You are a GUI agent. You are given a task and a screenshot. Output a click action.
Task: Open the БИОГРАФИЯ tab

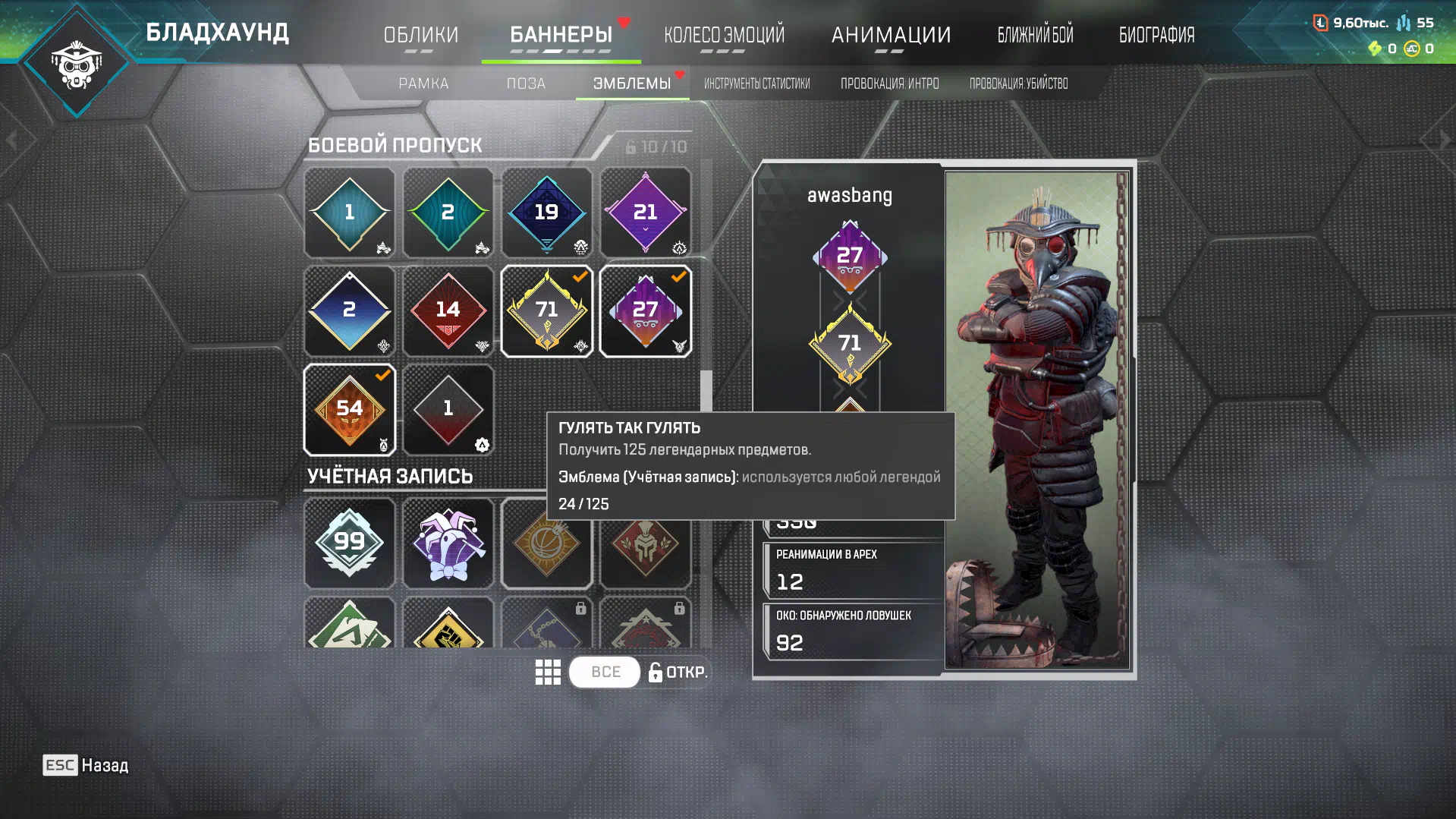(1156, 35)
